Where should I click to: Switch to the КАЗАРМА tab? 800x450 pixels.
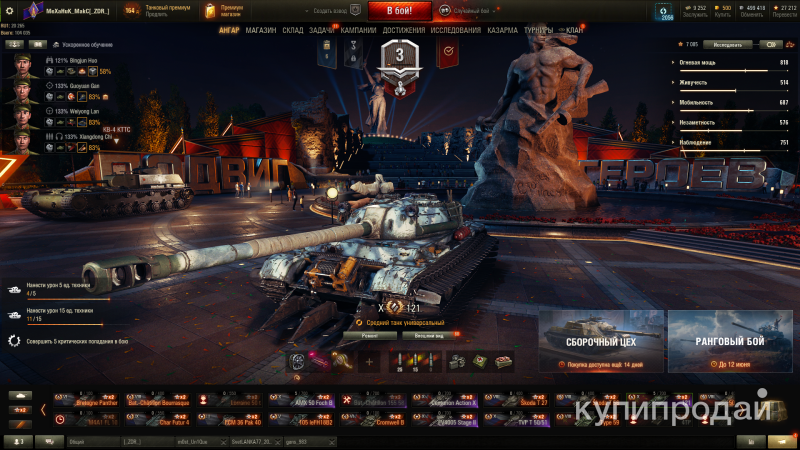(x=503, y=31)
